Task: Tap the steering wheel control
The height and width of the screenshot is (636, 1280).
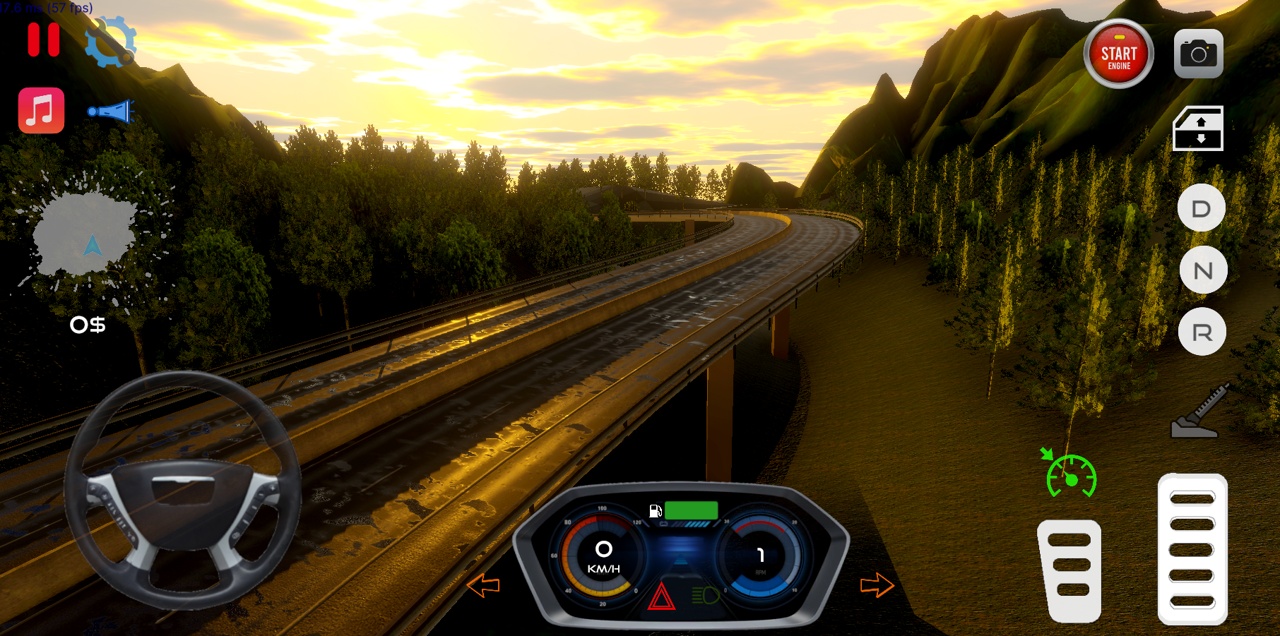Action: click(183, 489)
